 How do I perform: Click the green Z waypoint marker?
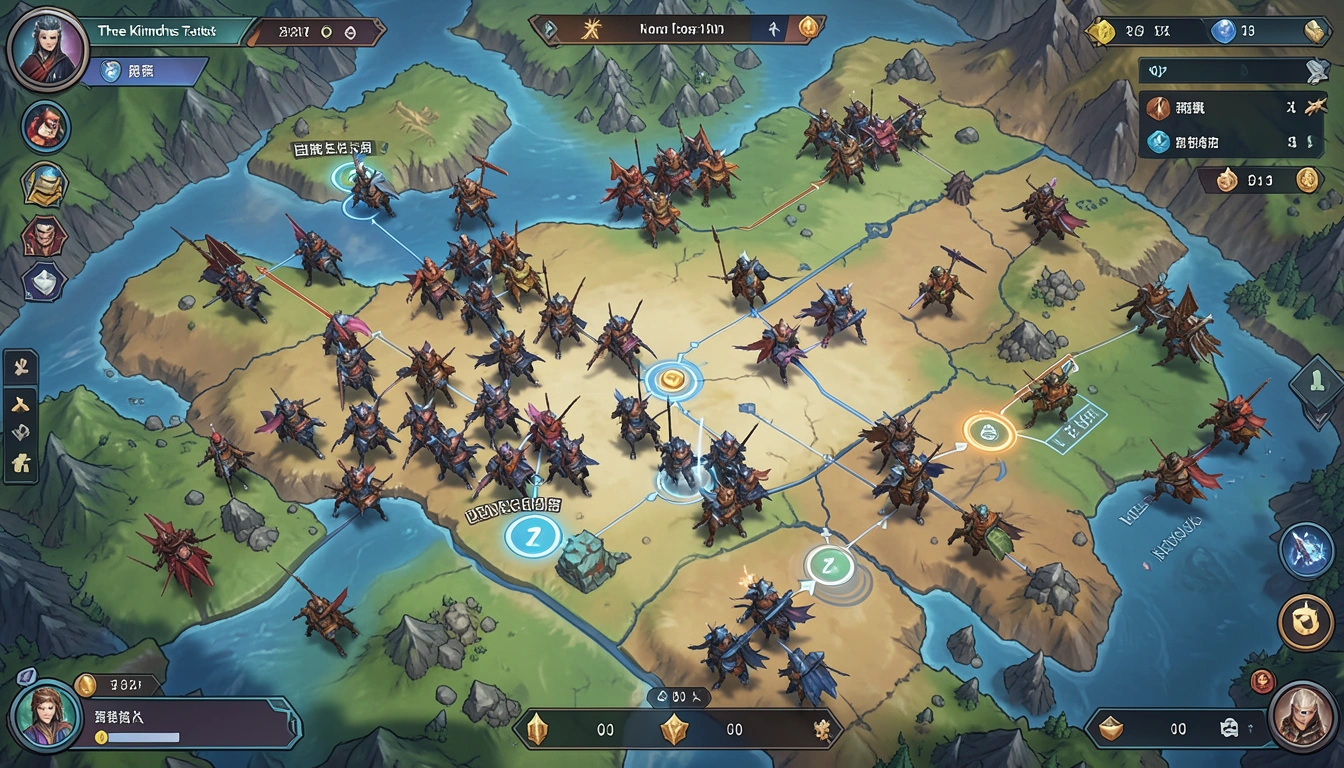829,566
